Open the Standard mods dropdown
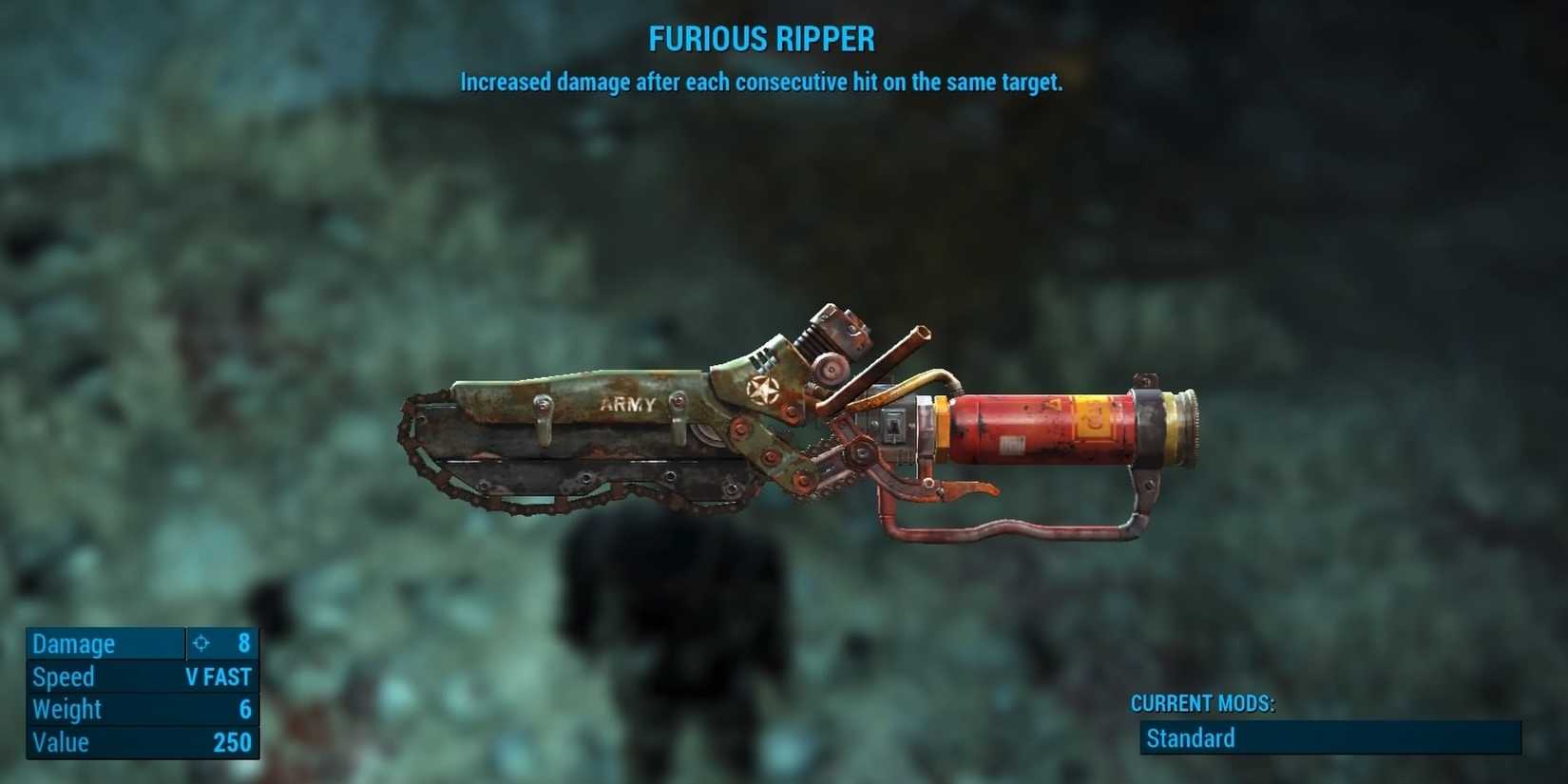The height and width of the screenshot is (784, 1568). click(1329, 738)
